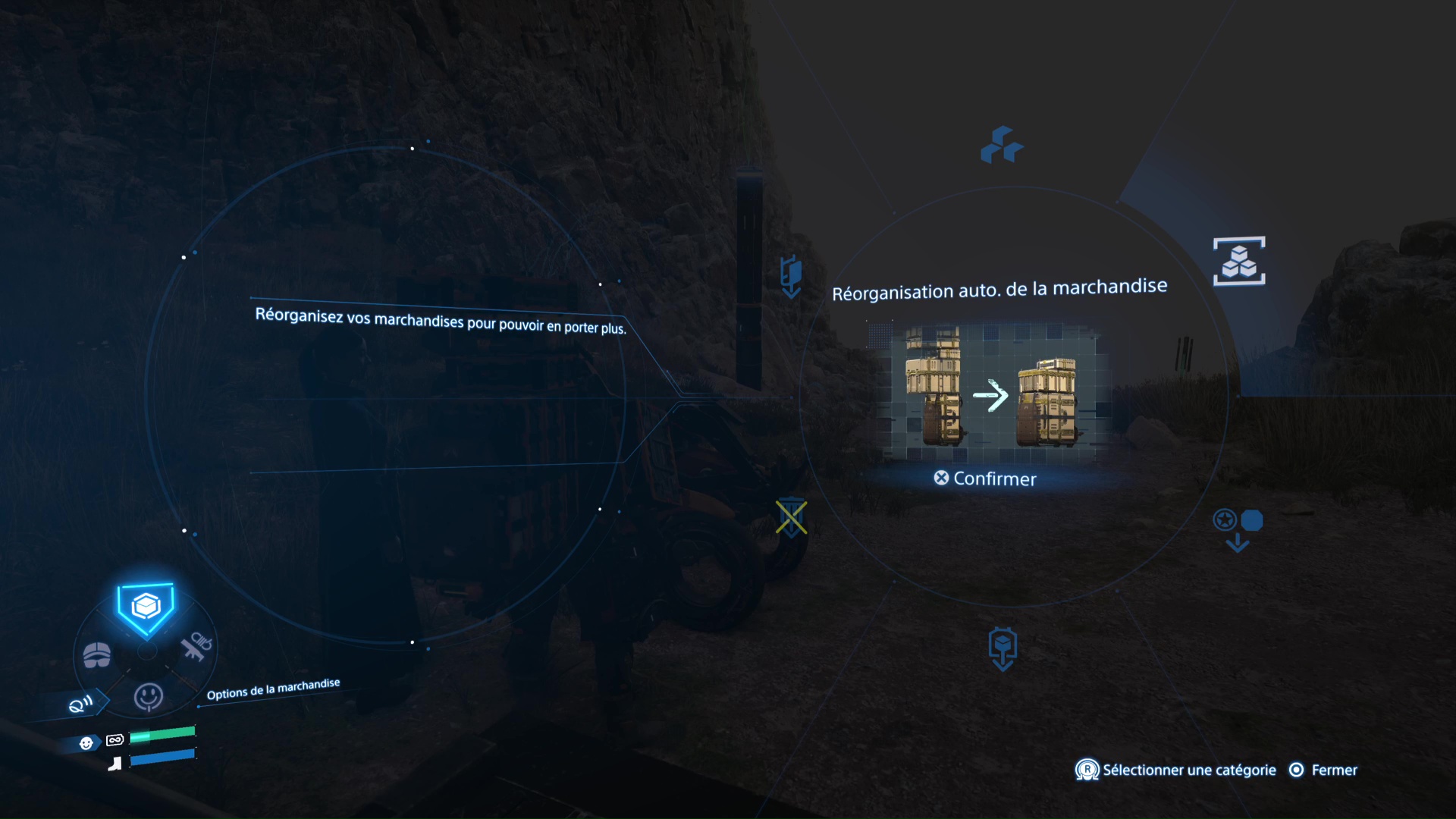The height and width of the screenshot is (819, 1456).
Task: Click the equipment tool icon on the wheel's right
Action: pyautogui.click(x=196, y=646)
